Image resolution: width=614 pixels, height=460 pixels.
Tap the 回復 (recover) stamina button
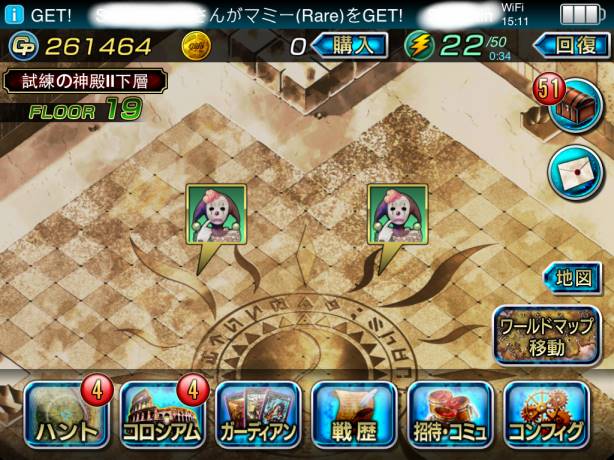point(569,45)
